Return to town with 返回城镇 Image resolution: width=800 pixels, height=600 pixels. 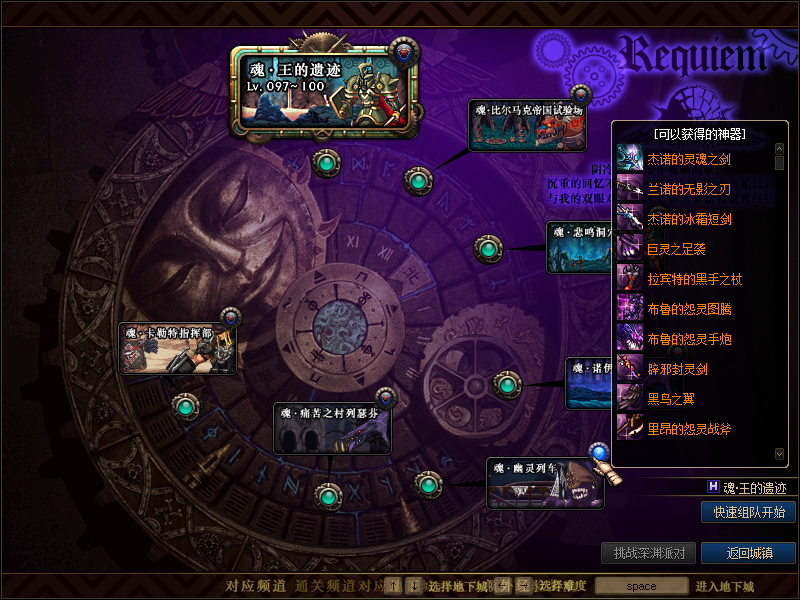pyautogui.click(x=748, y=553)
